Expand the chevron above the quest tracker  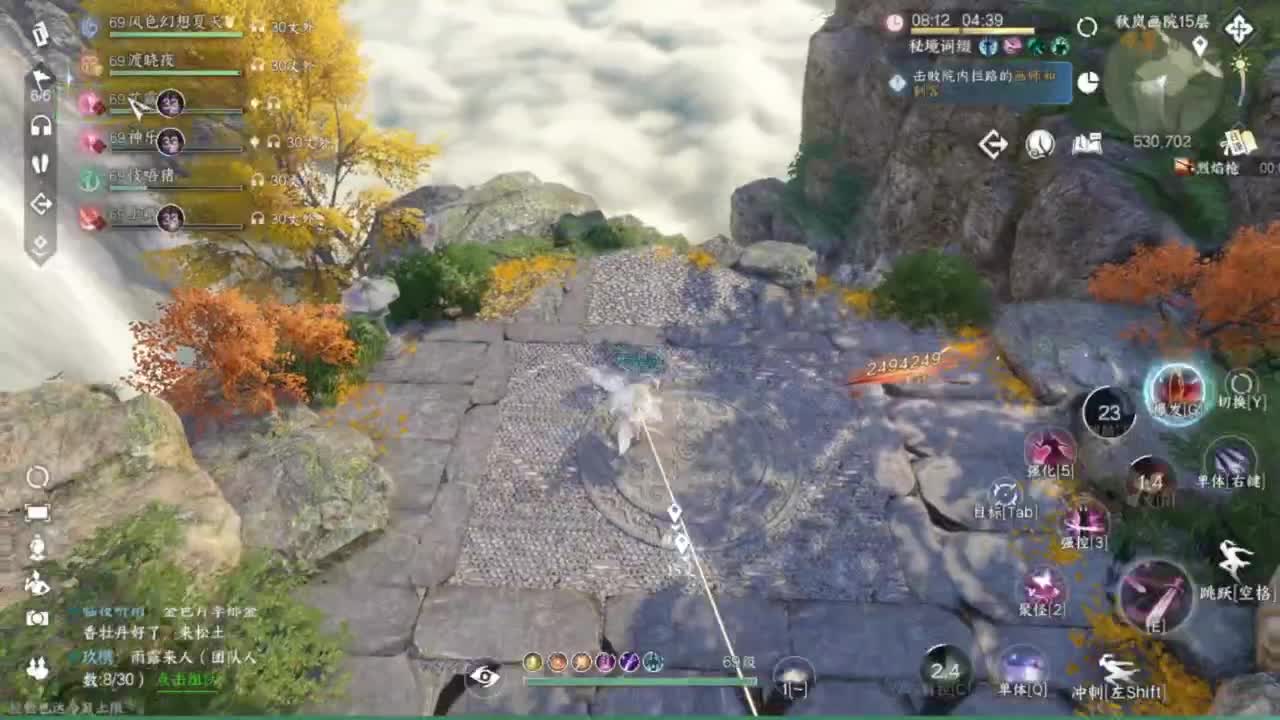[1238, 123]
